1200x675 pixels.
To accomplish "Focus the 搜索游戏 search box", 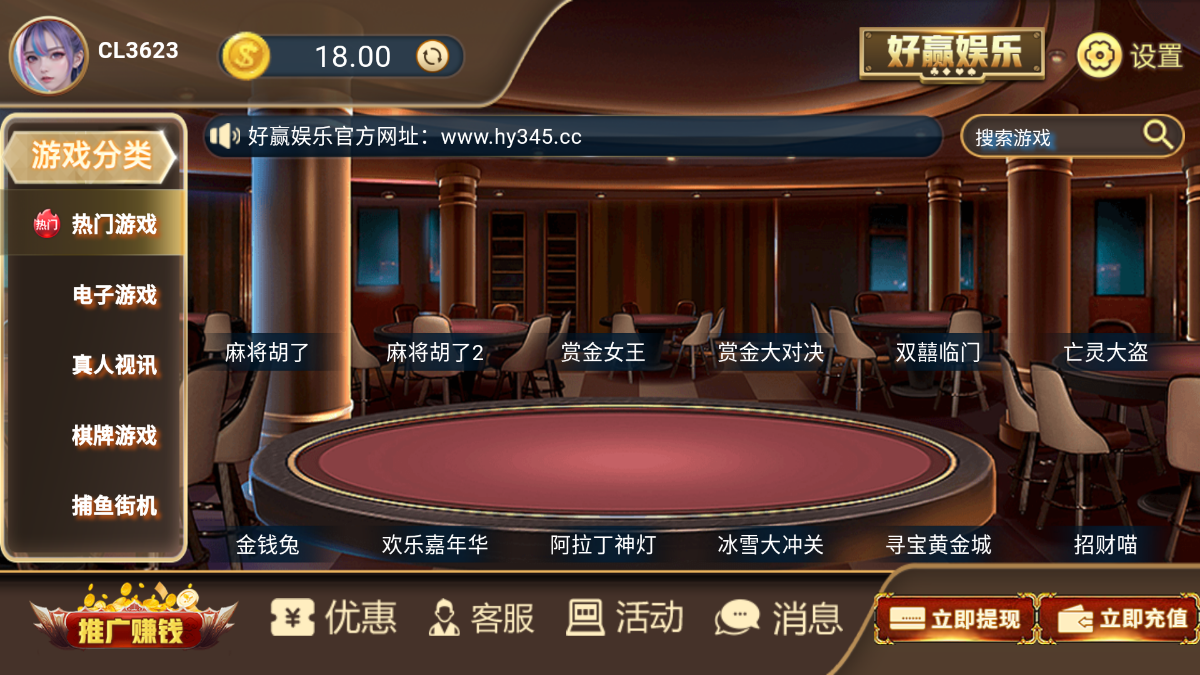I will pos(1055,138).
